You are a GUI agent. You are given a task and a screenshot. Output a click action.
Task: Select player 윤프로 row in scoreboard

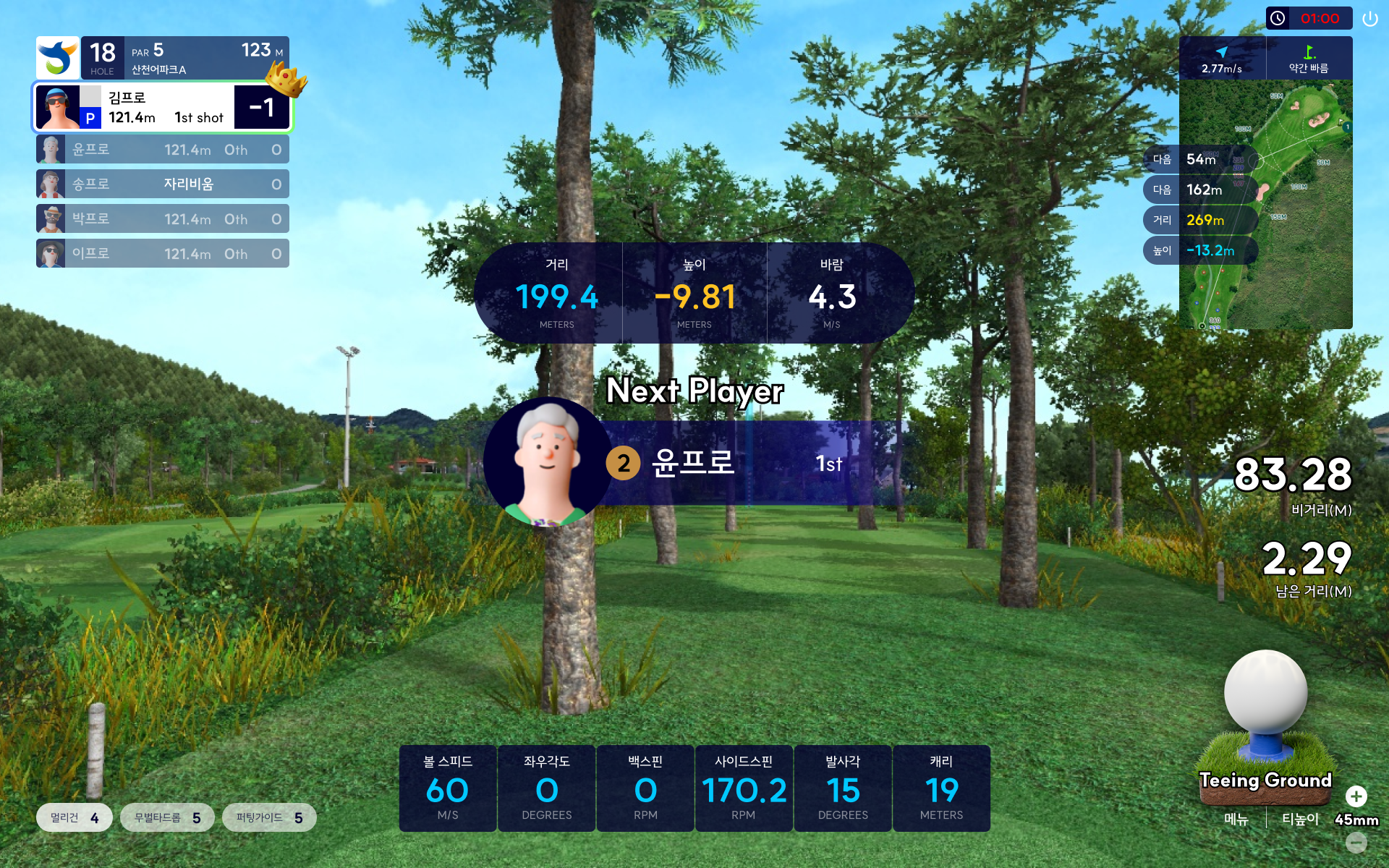[x=163, y=150]
